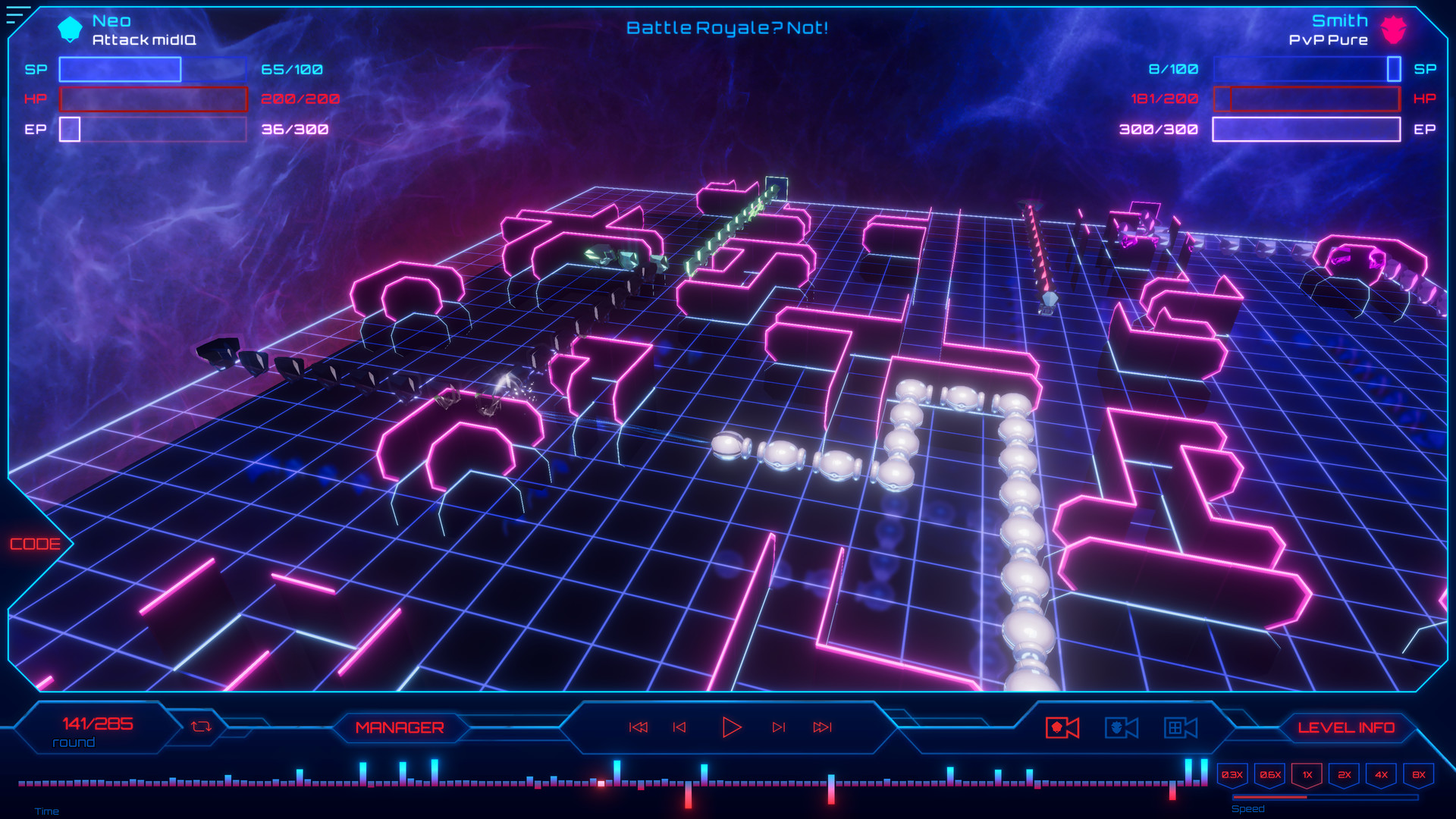Choose the 0.6X speed setting
1456x819 pixels.
(x=1270, y=775)
